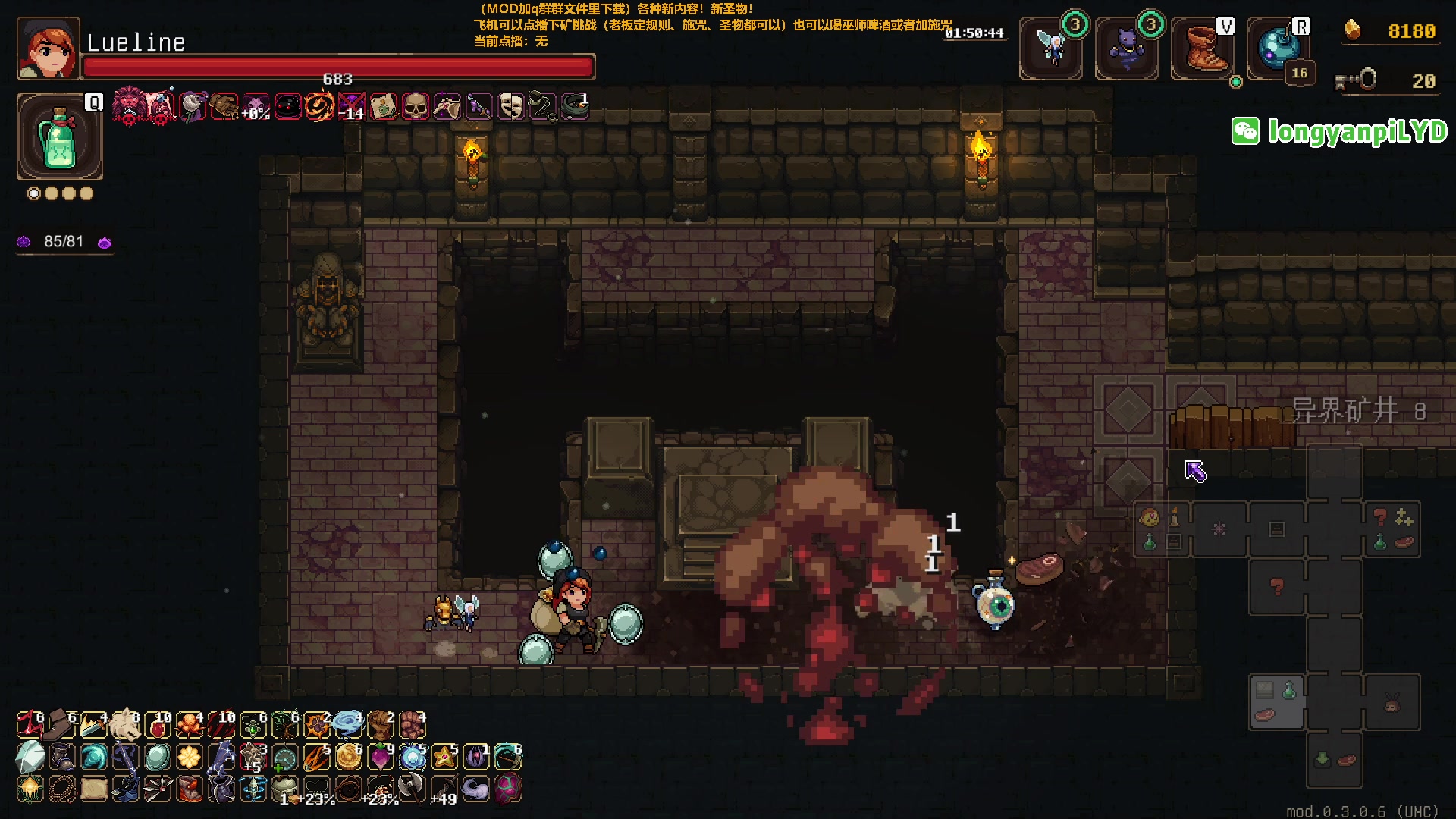
Task: Inspect the fire swirl curse icon
Action: tap(319, 107)
